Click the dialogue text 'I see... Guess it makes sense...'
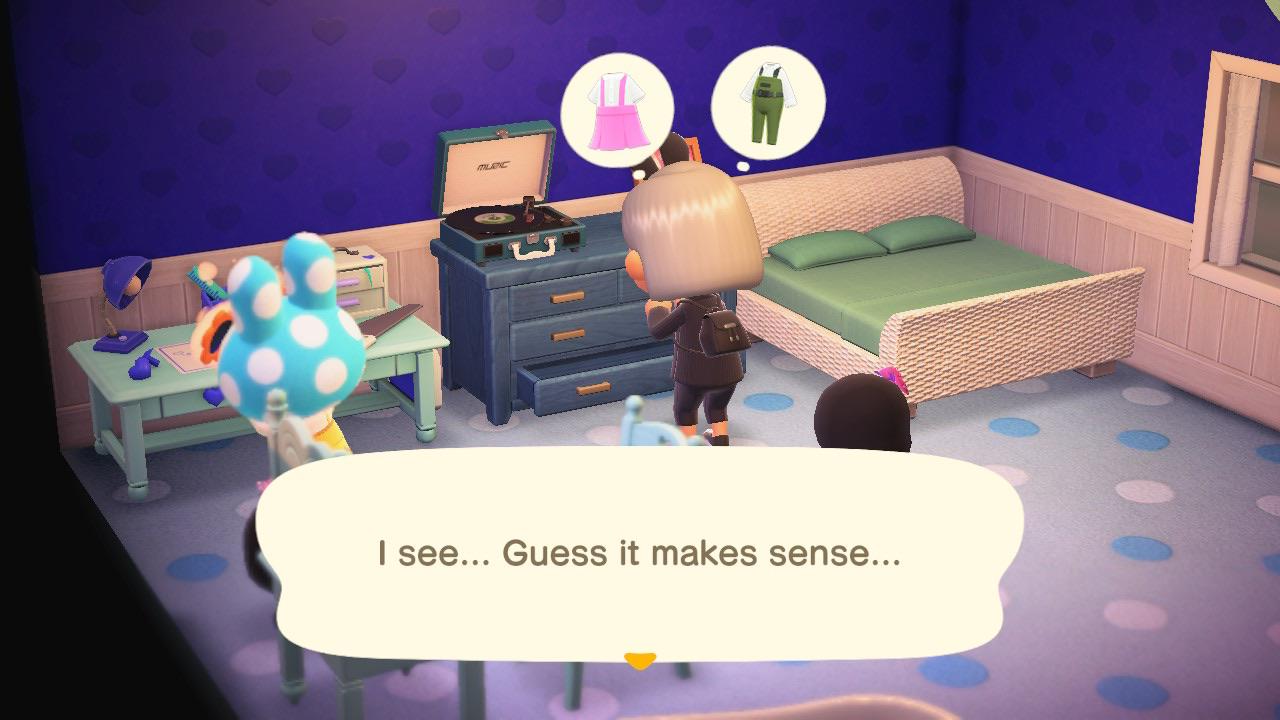The width and height of the screenshot is (1280, 720). 636,551
